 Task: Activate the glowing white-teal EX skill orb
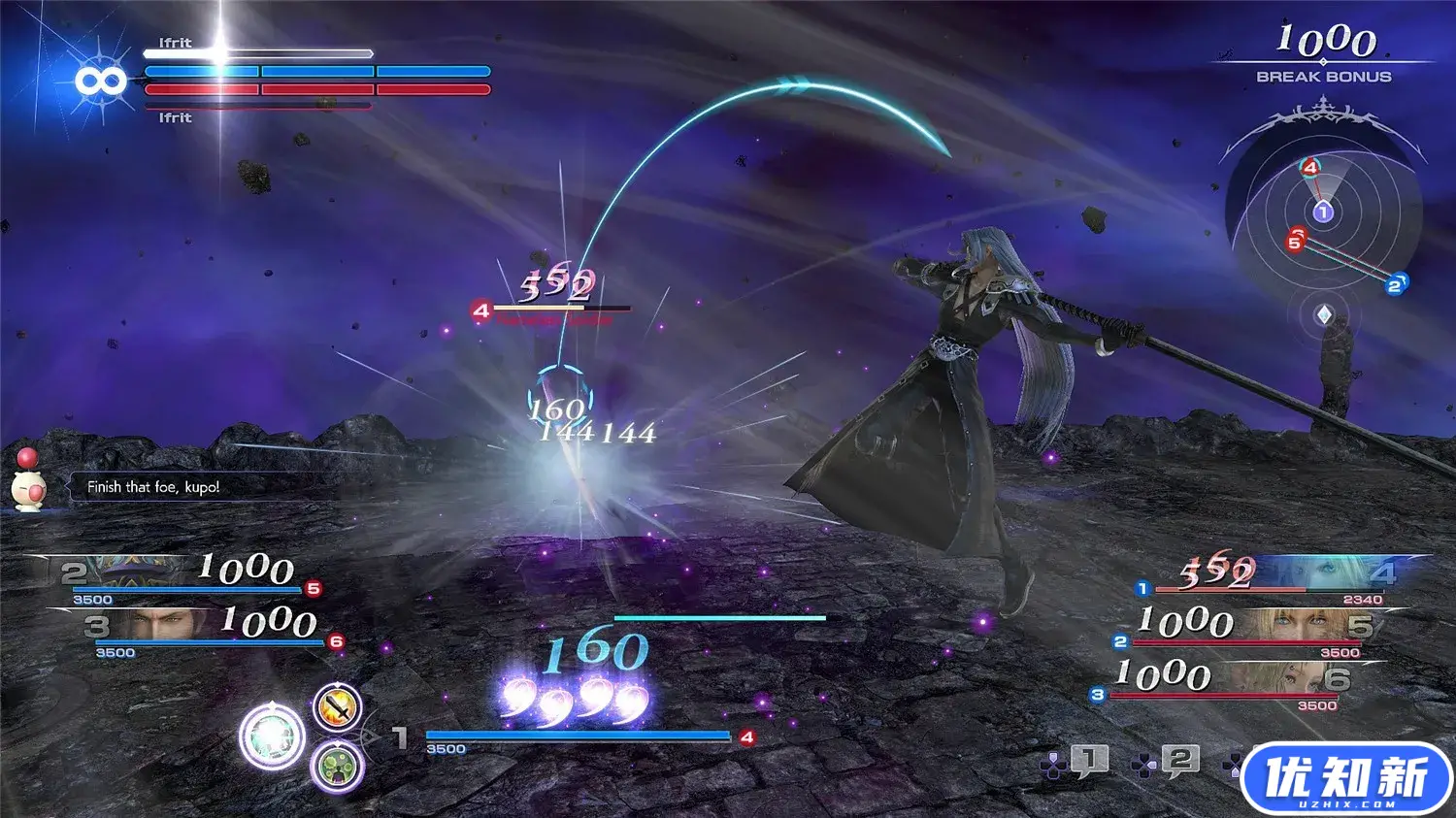pos(272,737)
